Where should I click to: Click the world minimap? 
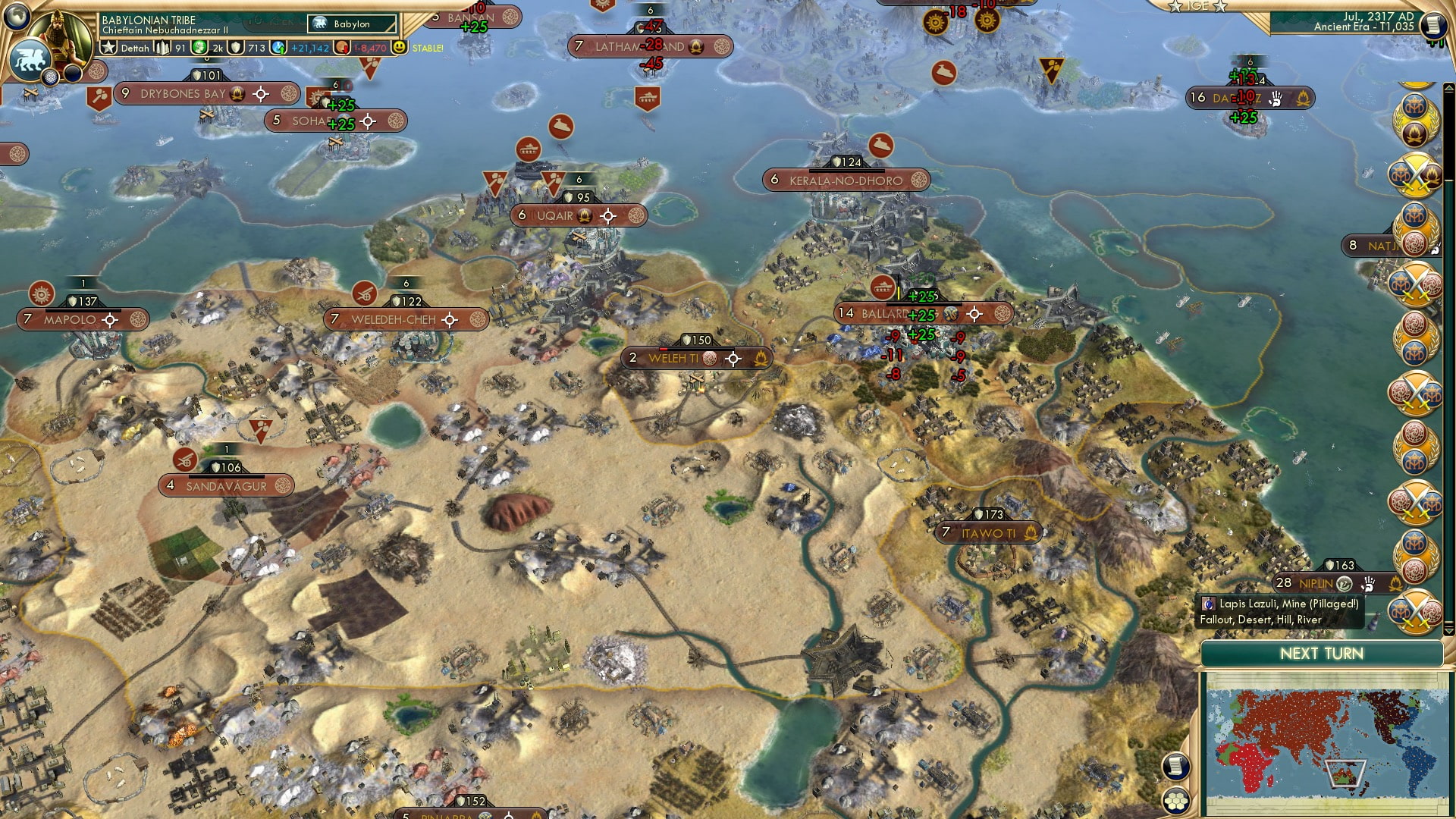click(x=1324, y=745)
